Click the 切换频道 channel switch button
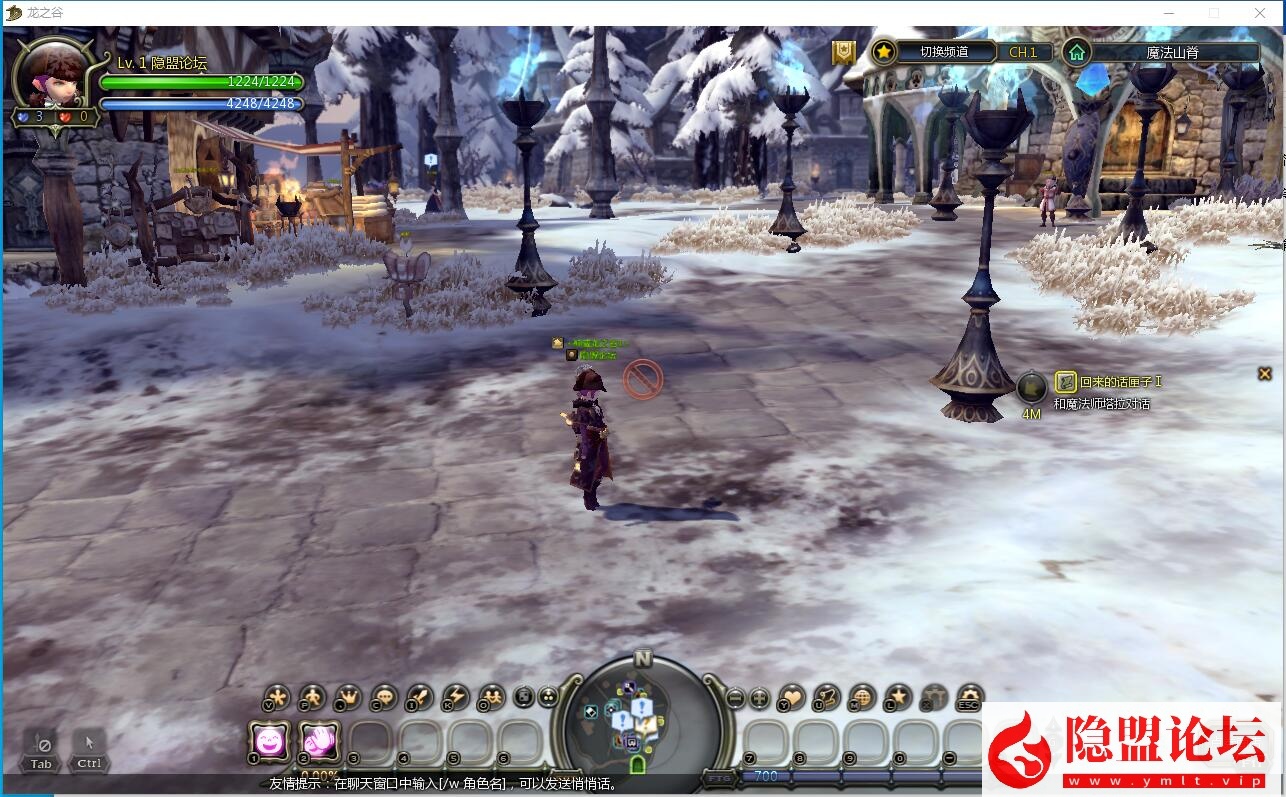This screenshot has width=1286, height=797. (x=943, y=52)
